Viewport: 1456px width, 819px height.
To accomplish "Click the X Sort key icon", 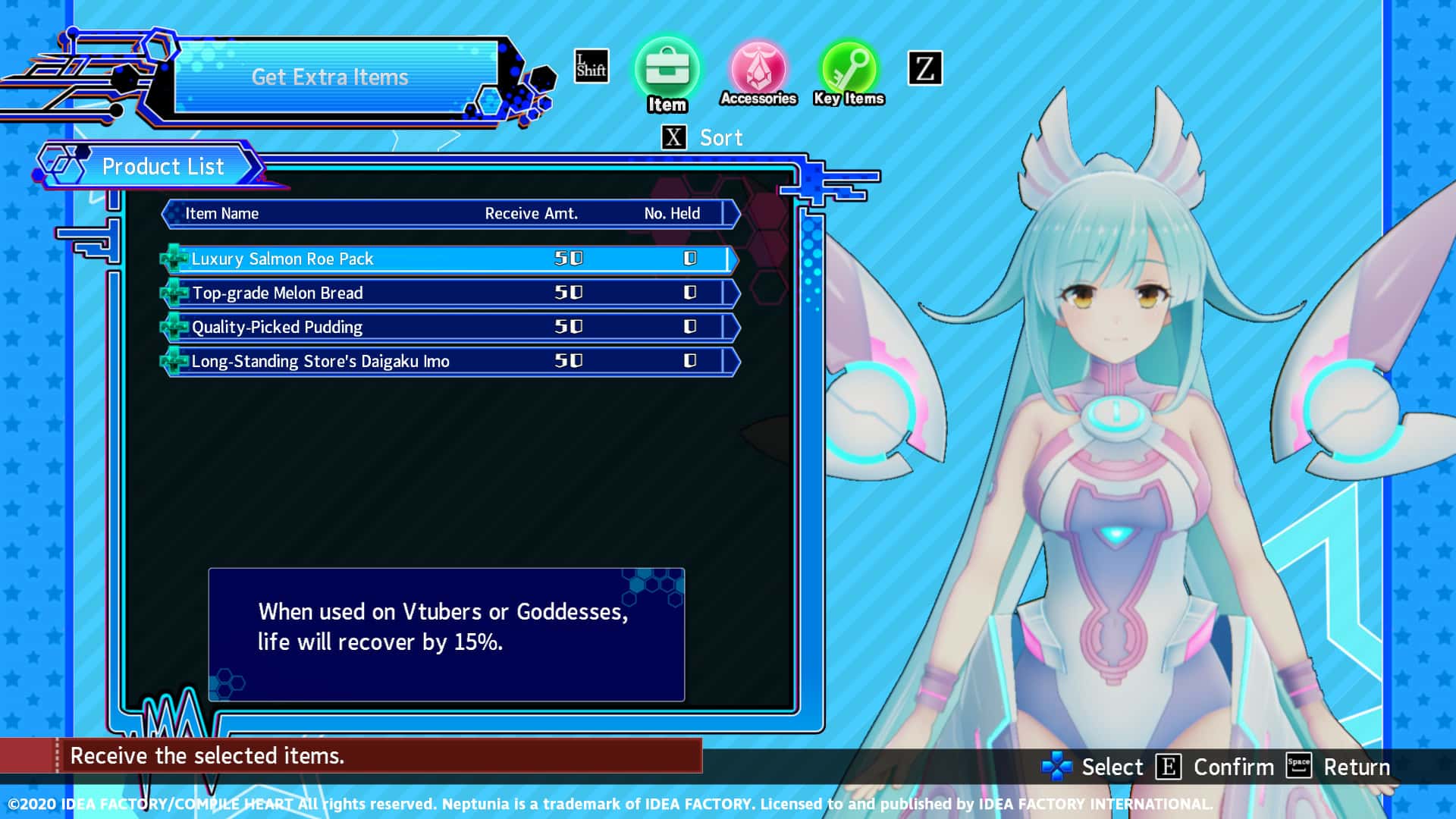I will point(672,137).
